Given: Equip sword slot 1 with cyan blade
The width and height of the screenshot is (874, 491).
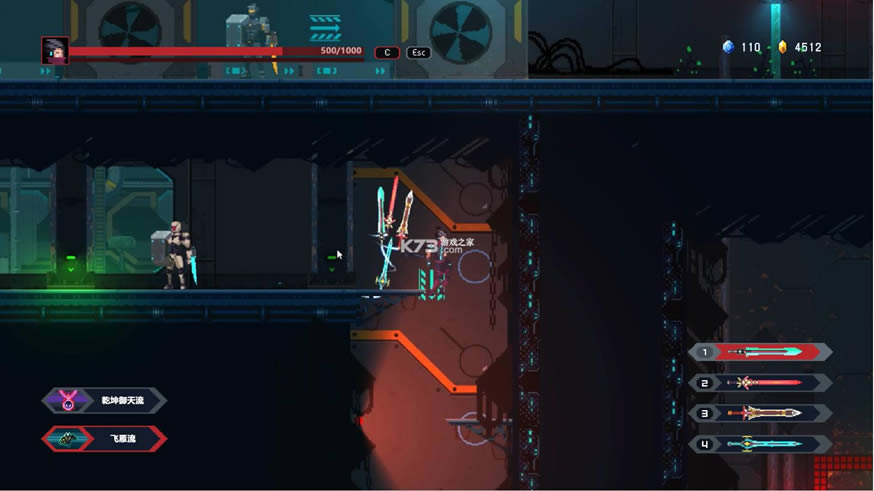Looking at the screenshot, I should [x=761, y=352].
